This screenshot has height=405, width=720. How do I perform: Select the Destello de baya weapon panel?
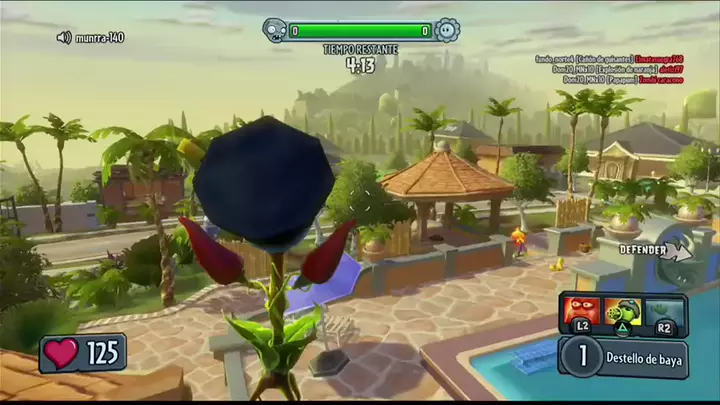click(x=624, y=359)
